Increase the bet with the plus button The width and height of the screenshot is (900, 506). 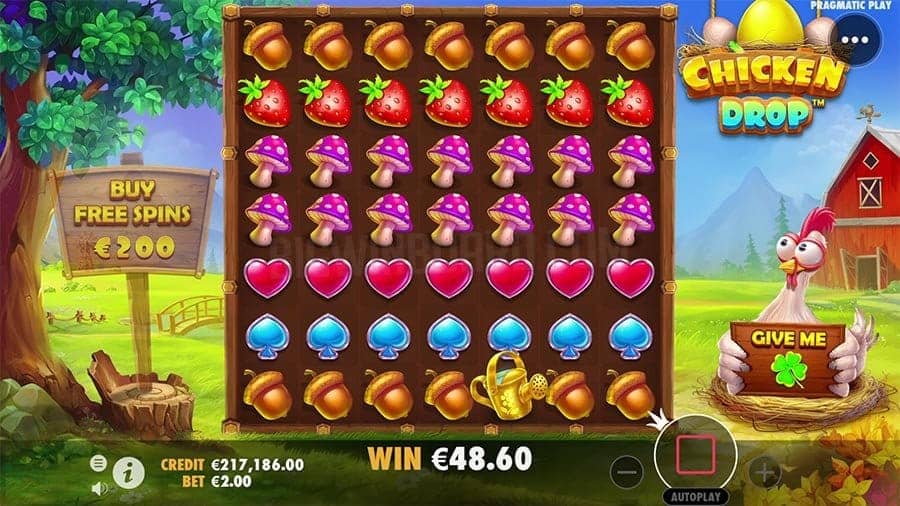pyautogui.click(x=764, y=469)
